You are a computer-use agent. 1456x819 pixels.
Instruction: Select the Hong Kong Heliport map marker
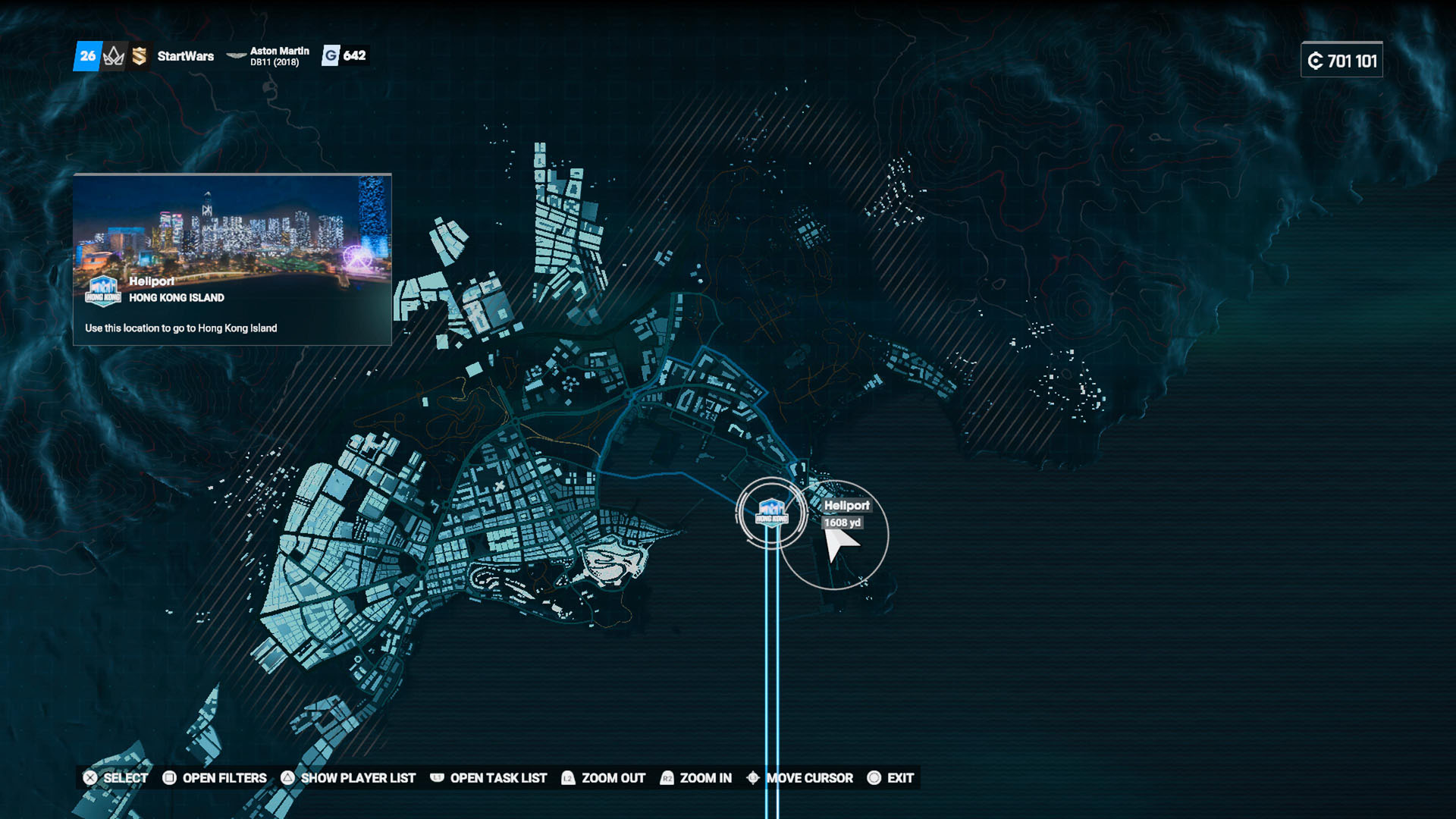771,513
